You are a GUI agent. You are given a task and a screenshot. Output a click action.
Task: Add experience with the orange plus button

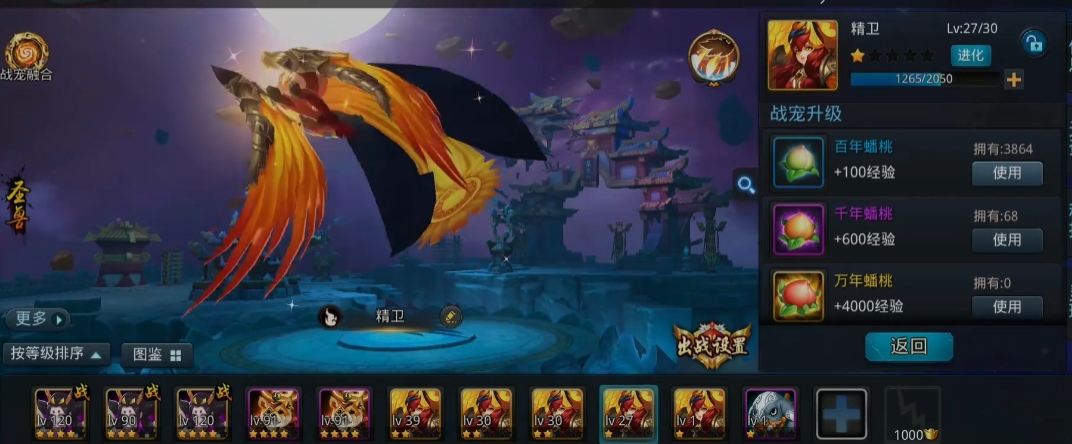(1014, 79)
